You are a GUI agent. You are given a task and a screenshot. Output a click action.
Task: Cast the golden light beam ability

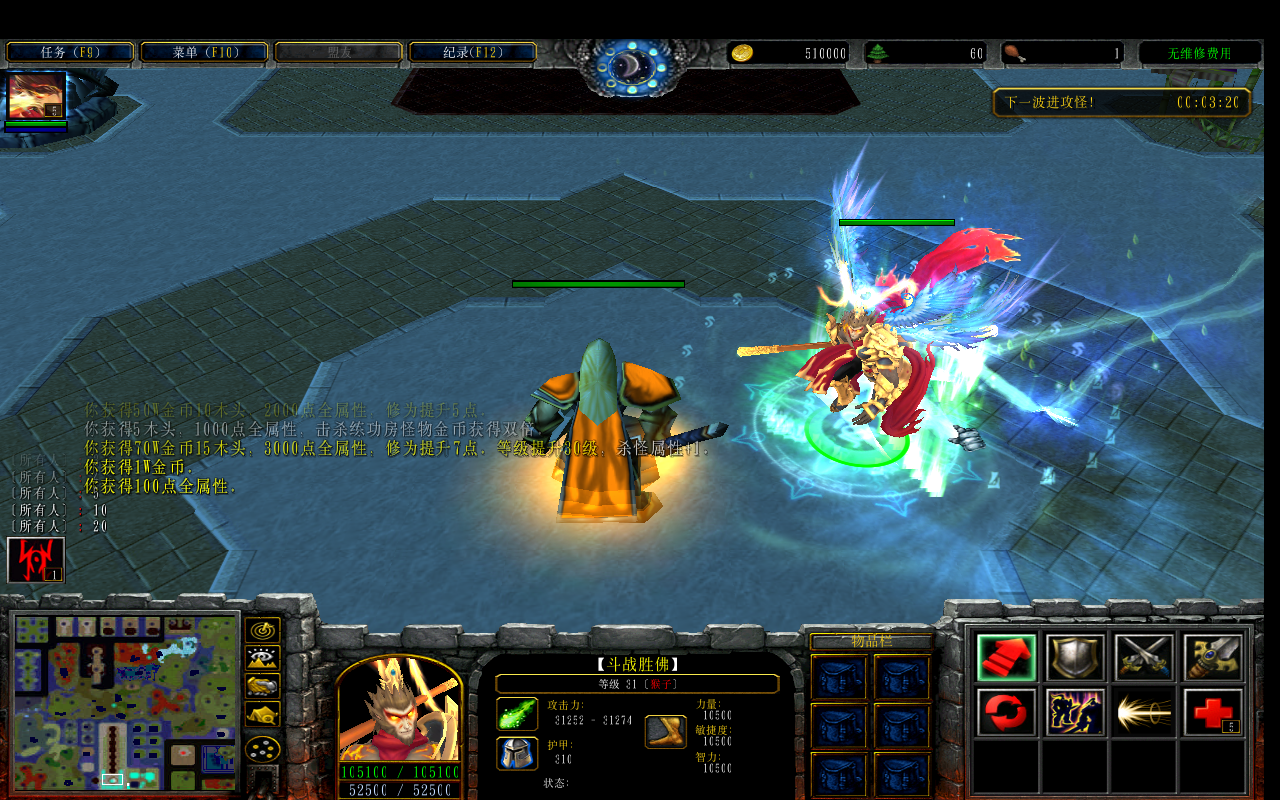[1144, 713]
